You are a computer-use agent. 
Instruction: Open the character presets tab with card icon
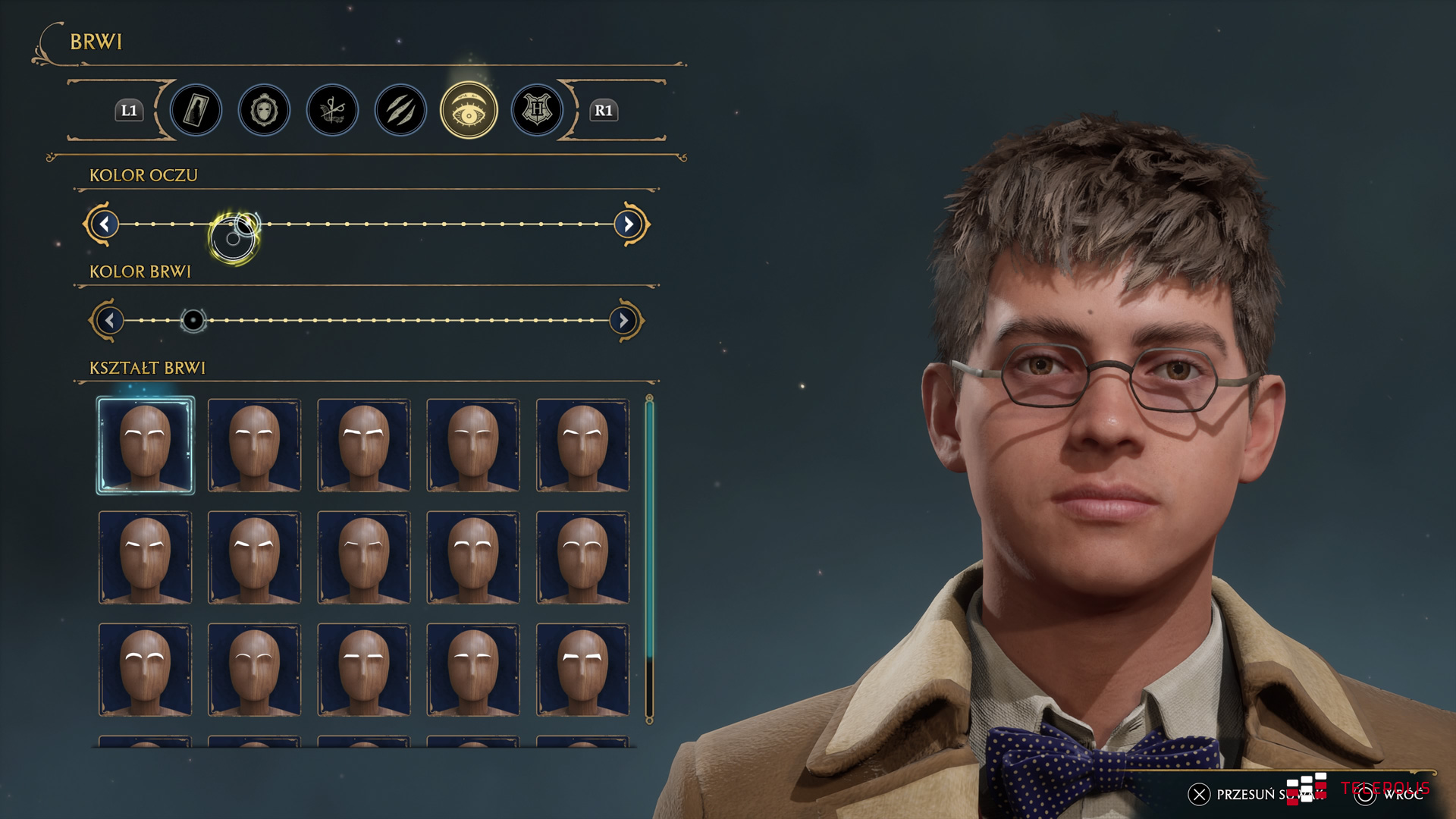[196, 111]
